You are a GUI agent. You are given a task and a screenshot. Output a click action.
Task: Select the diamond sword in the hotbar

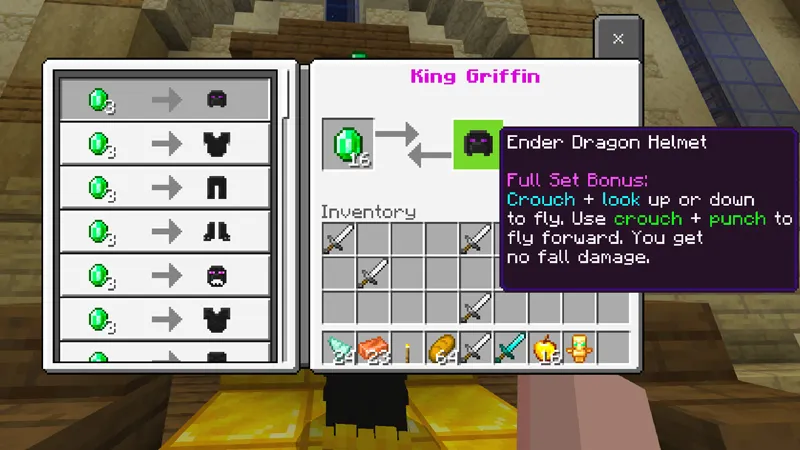tap(510, 348)
